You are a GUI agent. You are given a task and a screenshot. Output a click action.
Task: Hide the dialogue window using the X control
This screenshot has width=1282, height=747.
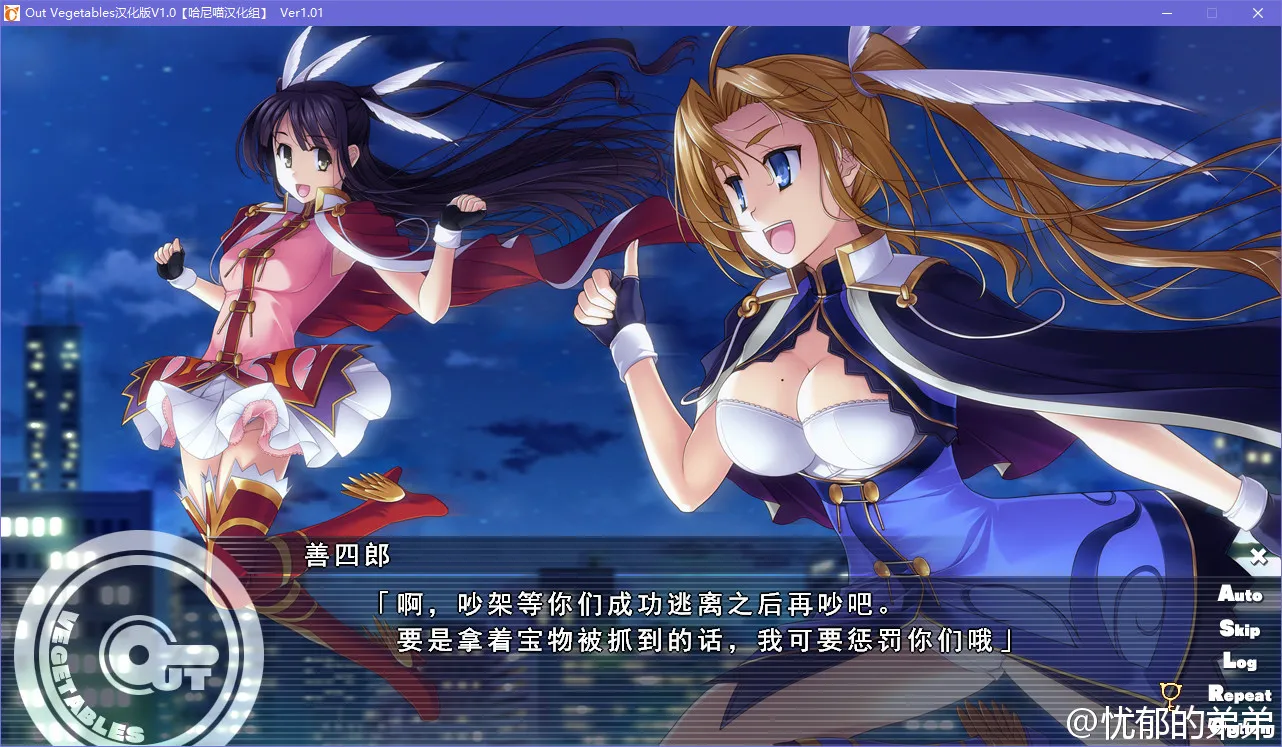pos(1258,556)
